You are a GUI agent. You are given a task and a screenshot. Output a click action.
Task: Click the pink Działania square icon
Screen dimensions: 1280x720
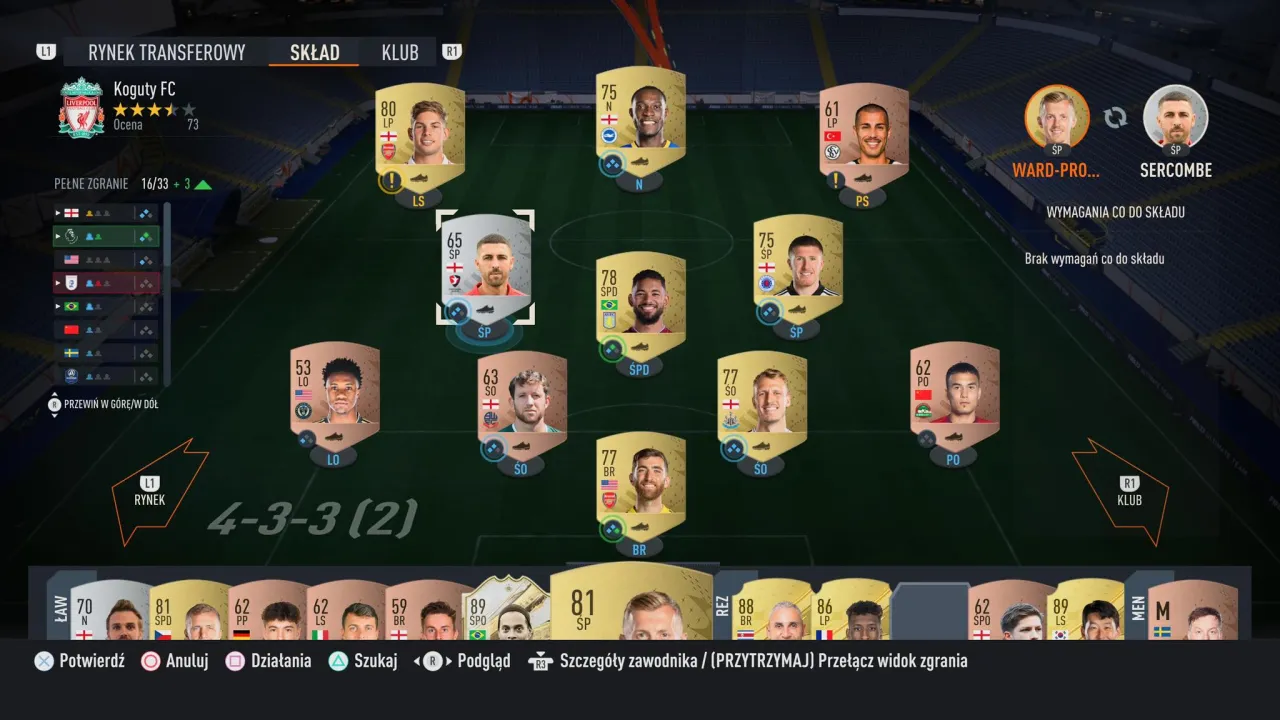[x=236, y=660]
